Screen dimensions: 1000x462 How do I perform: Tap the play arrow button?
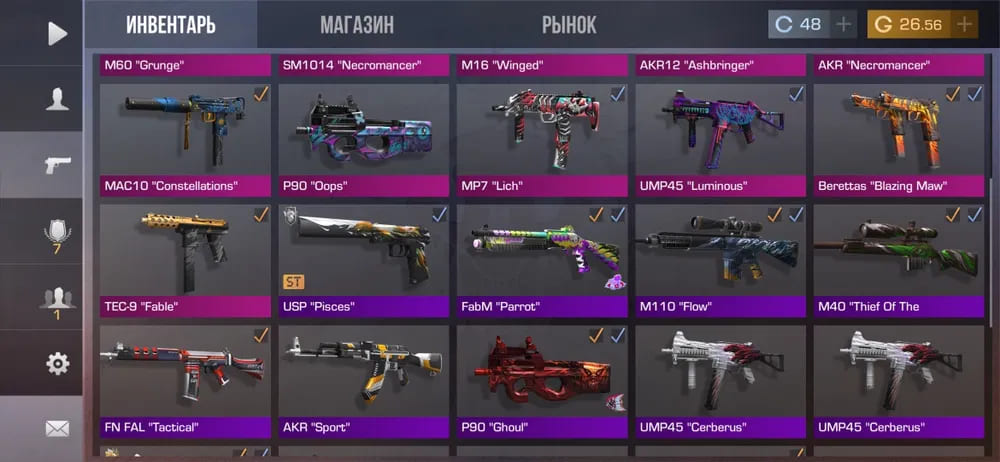pyautogui.click(x=57, y=33)
